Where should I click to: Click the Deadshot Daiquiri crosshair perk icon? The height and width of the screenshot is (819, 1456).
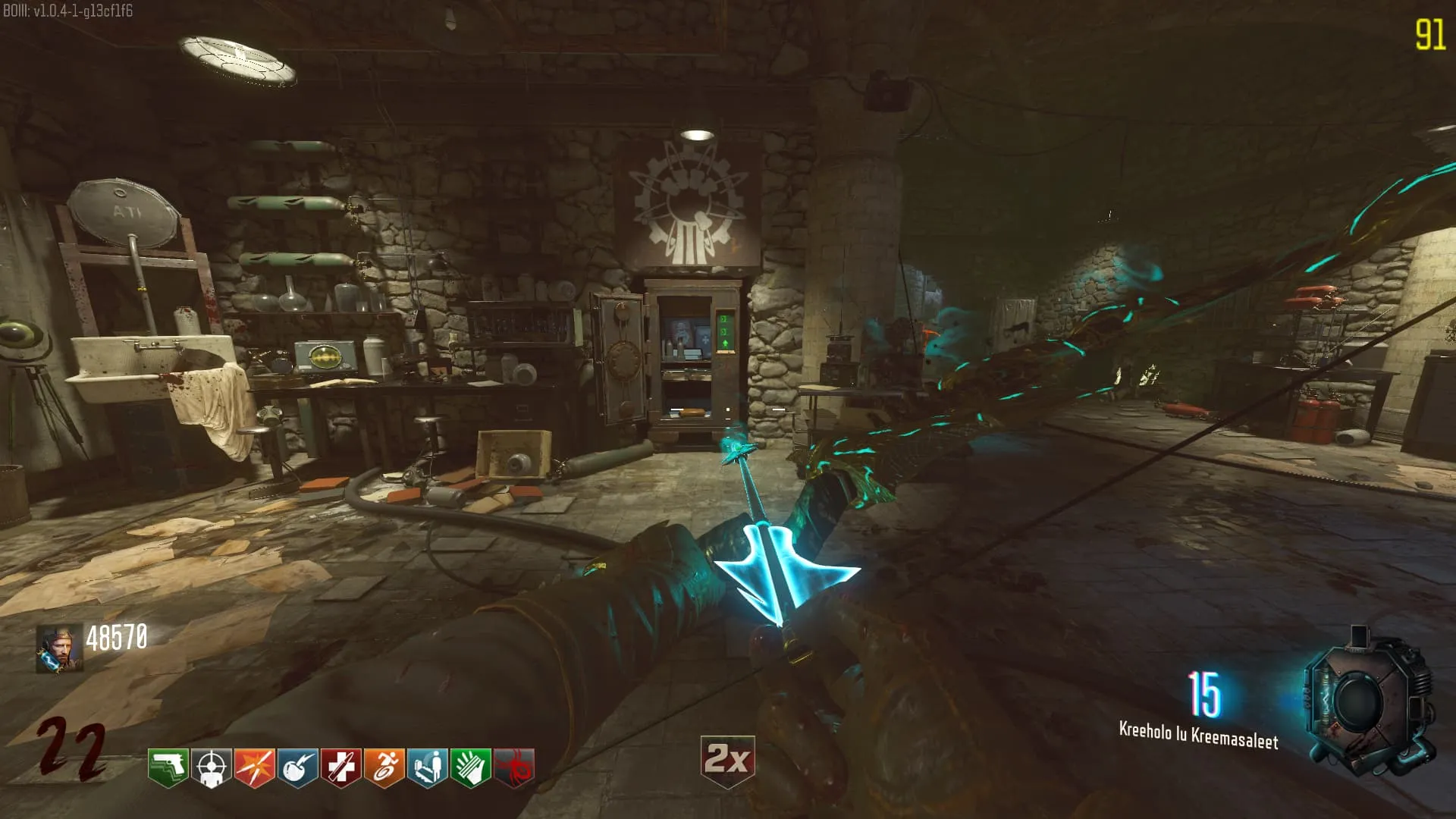[x=211, y=767]
